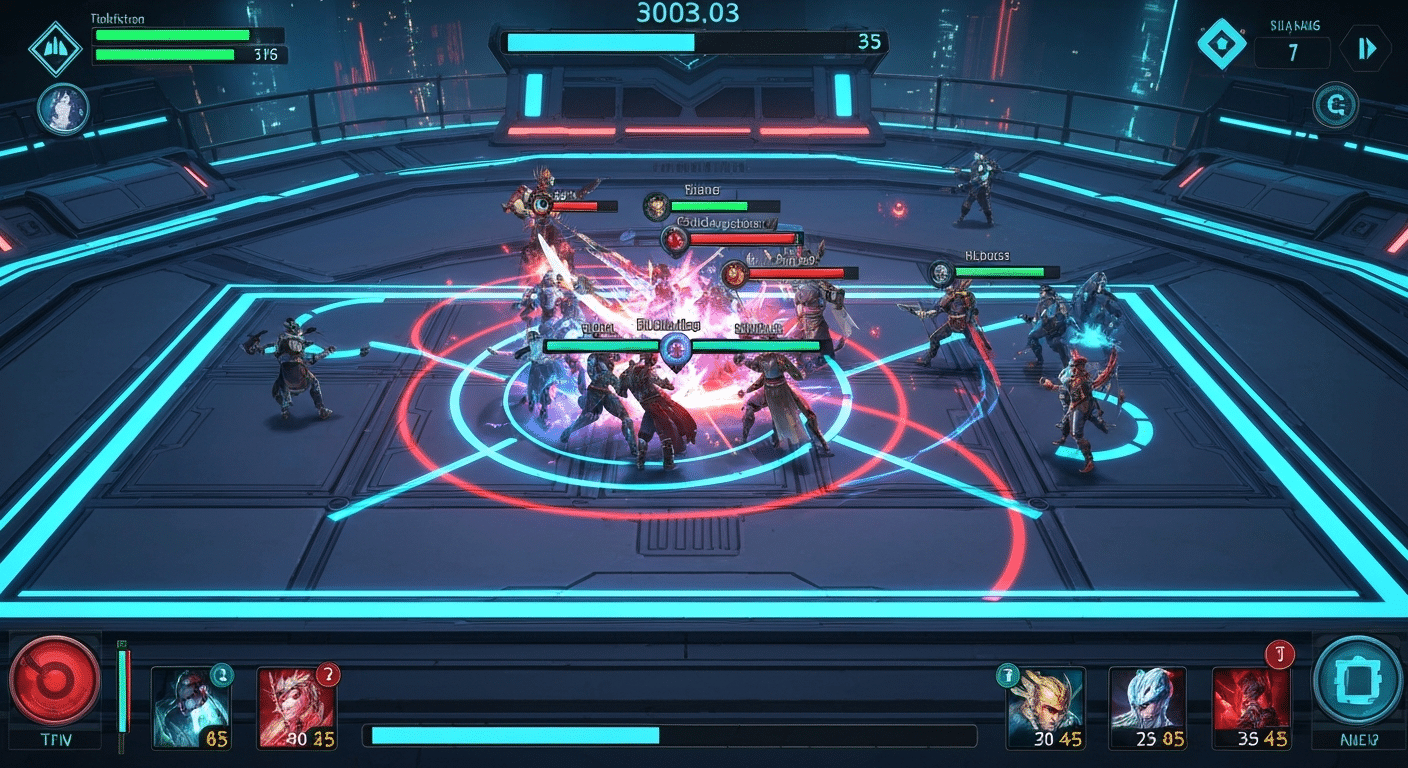Select the diamond faction emblem near the top-left health bars
Screen dimensions: 1408x768
[x=57, y=46]
